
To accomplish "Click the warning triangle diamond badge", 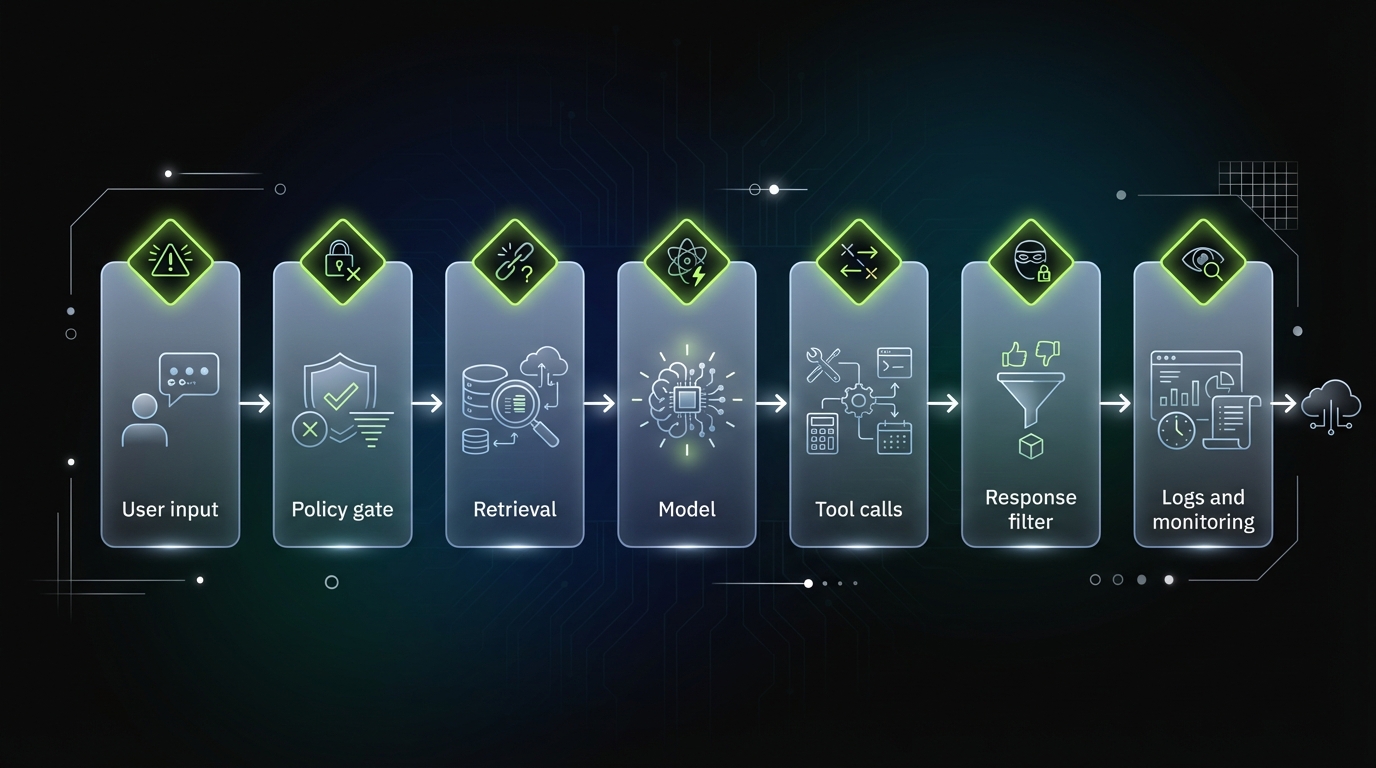I will tap(170, 262).
